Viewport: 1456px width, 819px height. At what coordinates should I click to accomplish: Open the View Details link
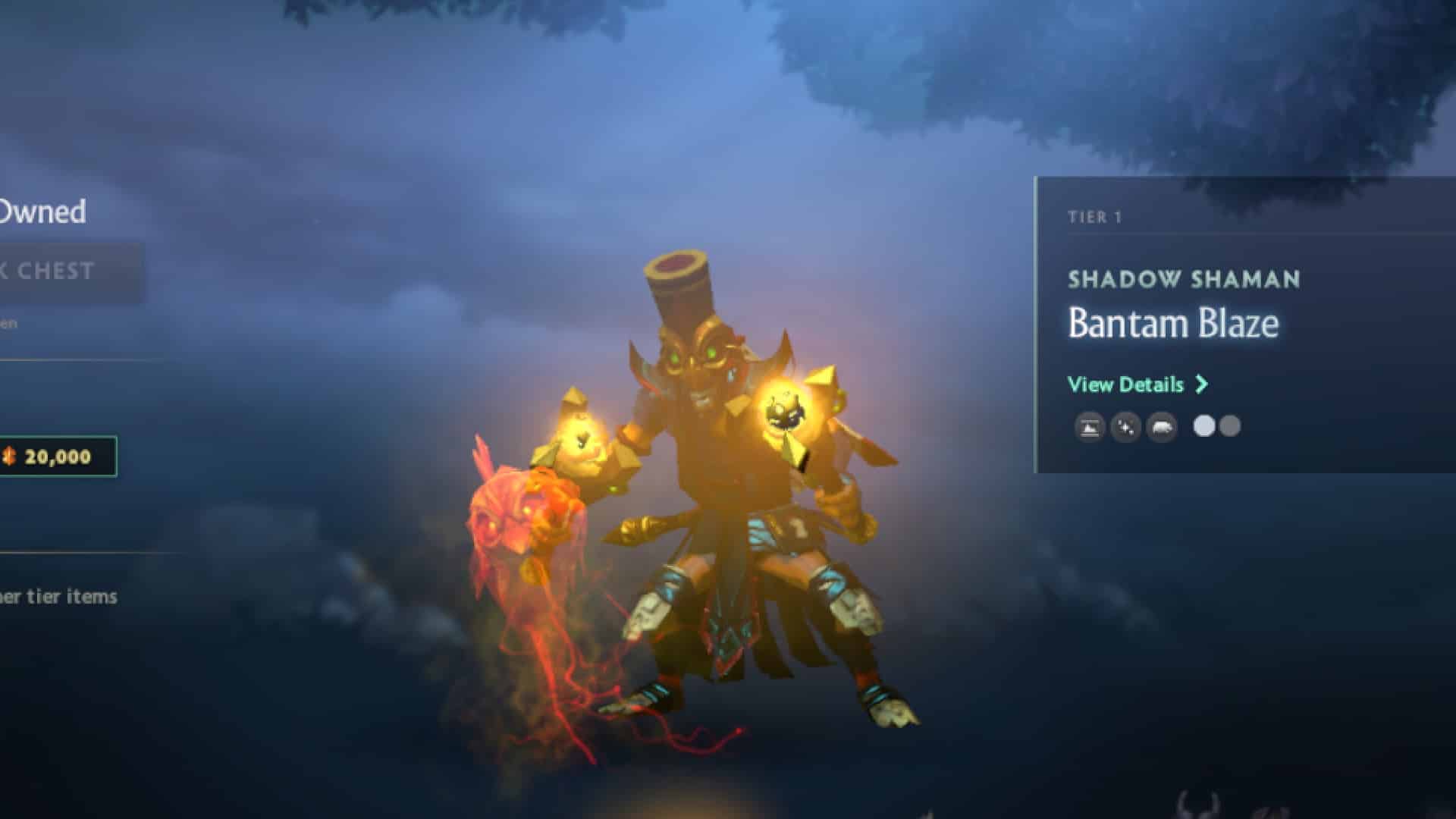click(1125, 385)
